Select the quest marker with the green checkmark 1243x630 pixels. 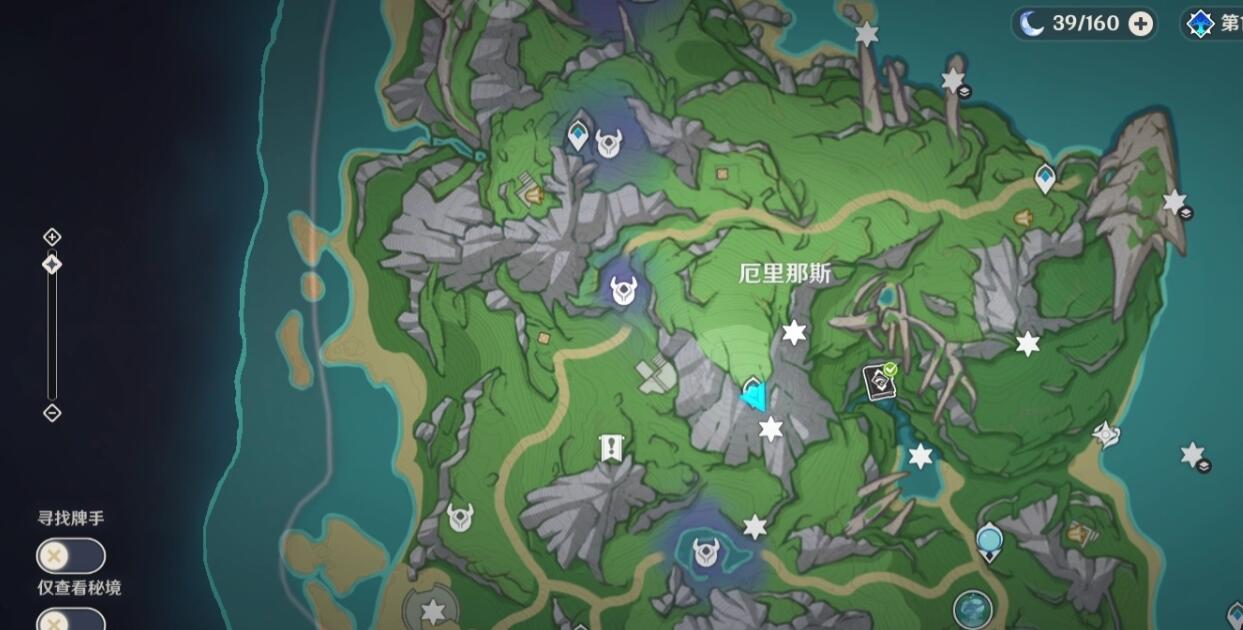880,381
